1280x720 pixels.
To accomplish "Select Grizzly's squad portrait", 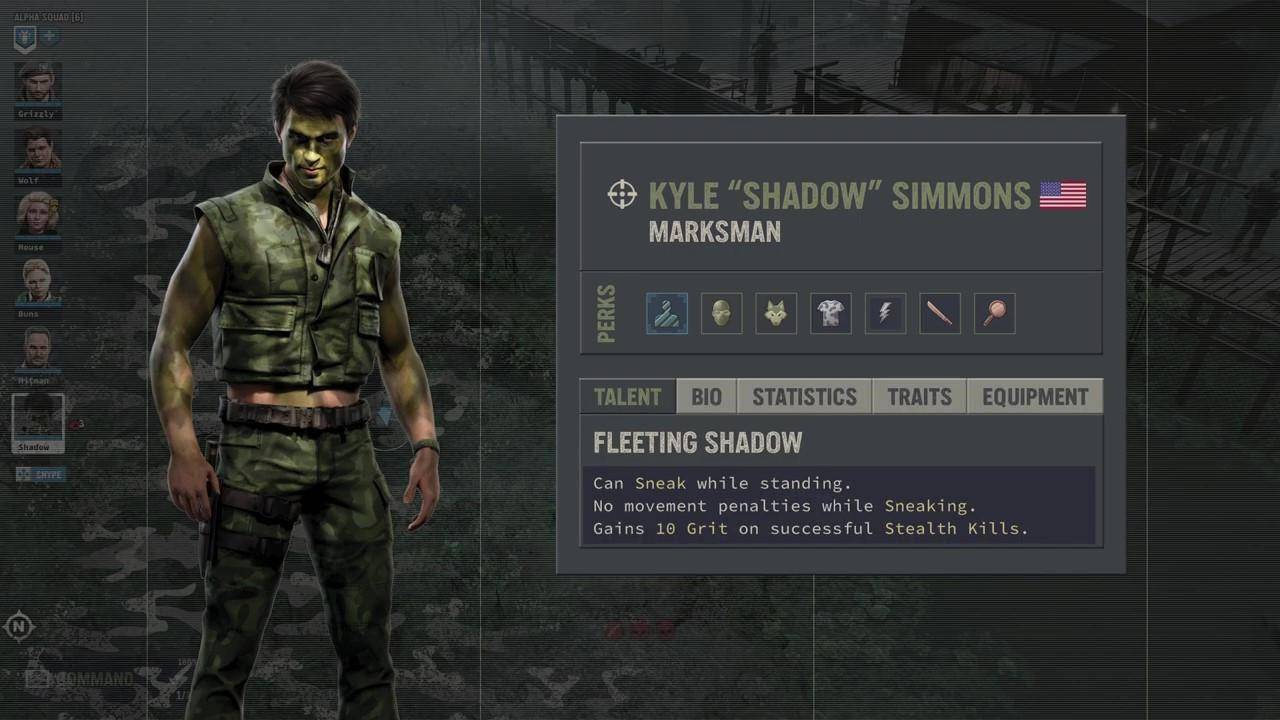I will coord(38,84).
